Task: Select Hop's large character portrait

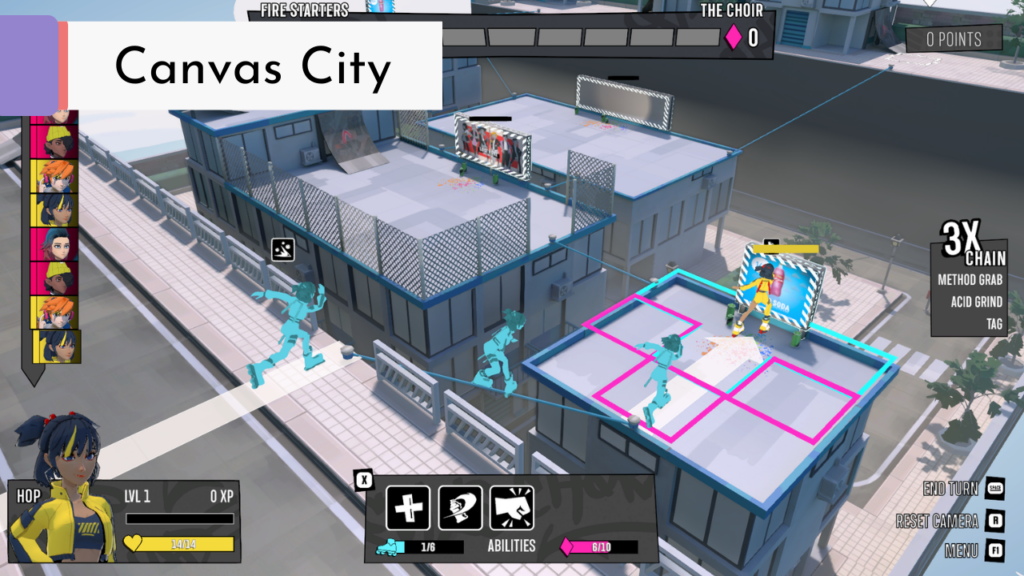Action: pyautogui.click(x=60, y=488)
